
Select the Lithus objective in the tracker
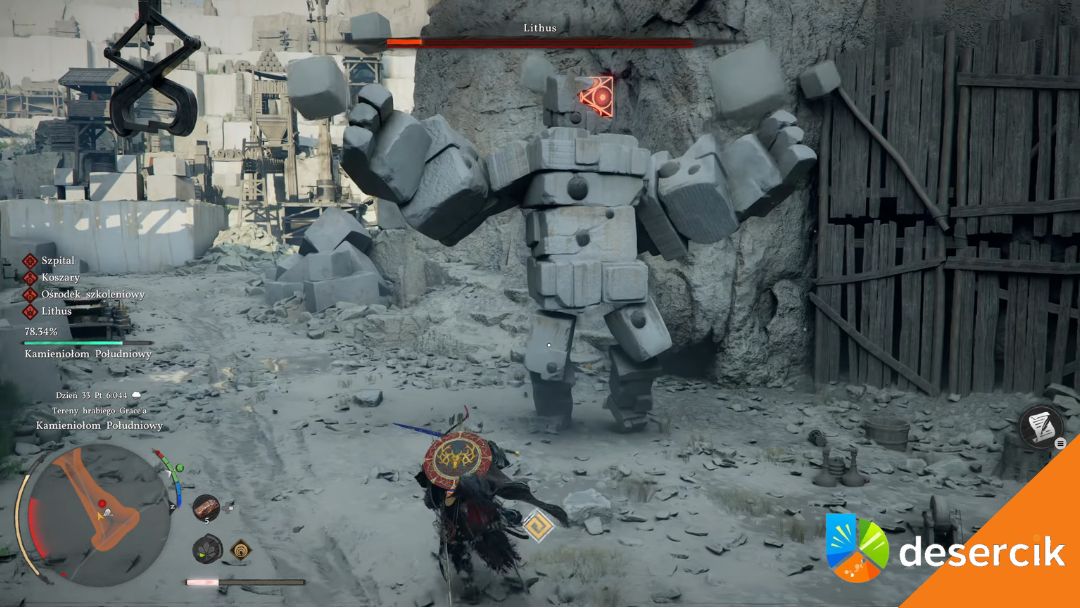(56, 311)
